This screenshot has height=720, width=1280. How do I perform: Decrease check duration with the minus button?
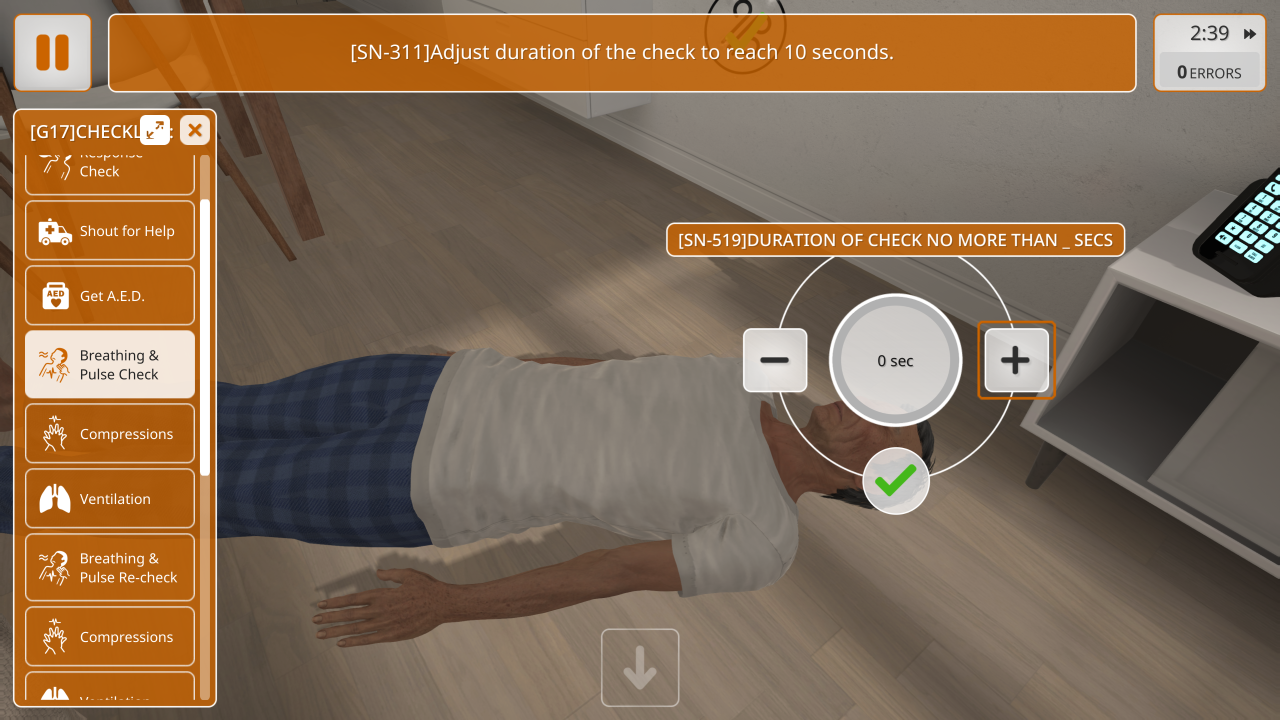click(x=775, y=360)
